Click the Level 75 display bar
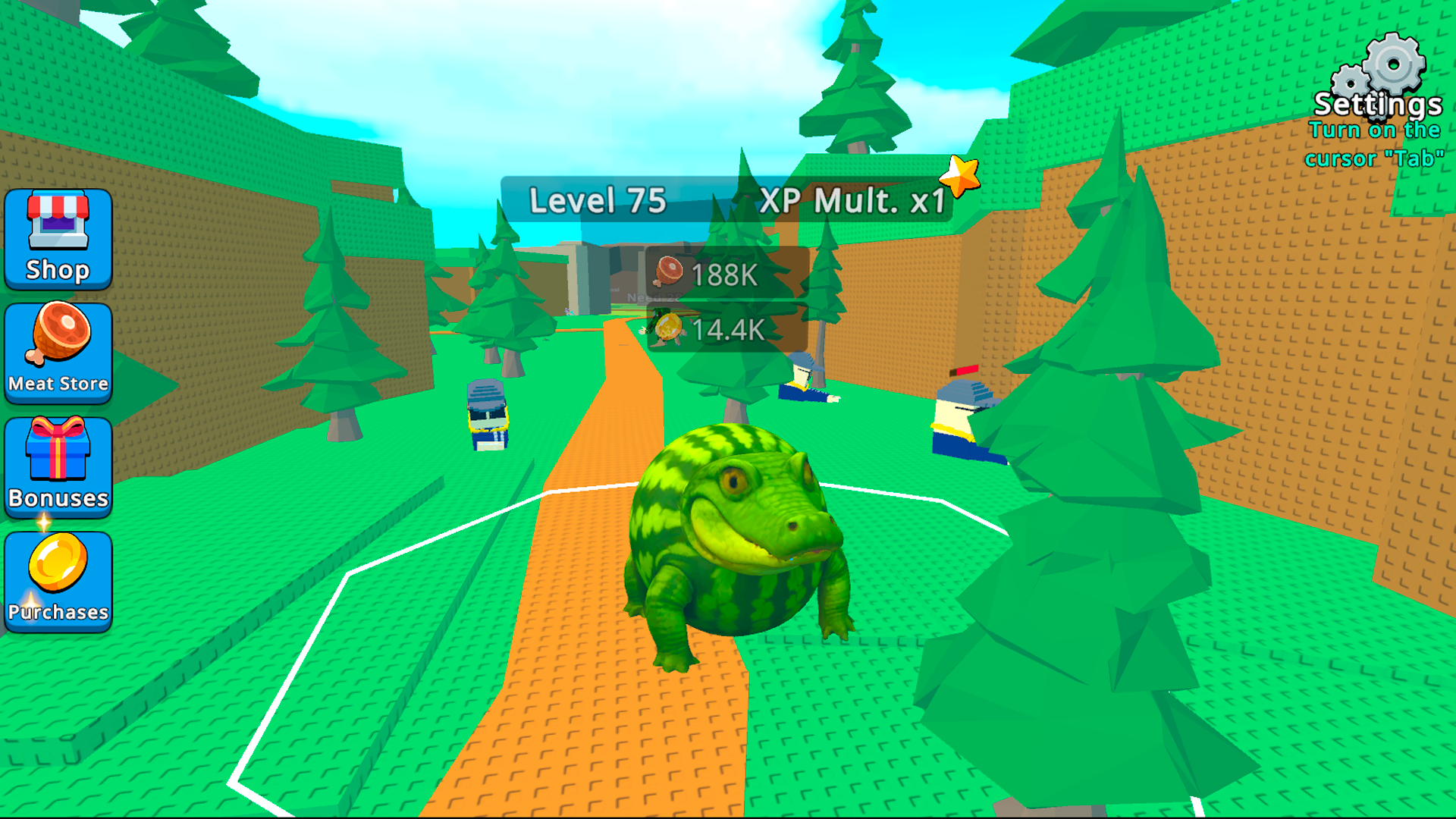This screenshot has width=1456, height=819. (599, 202)
